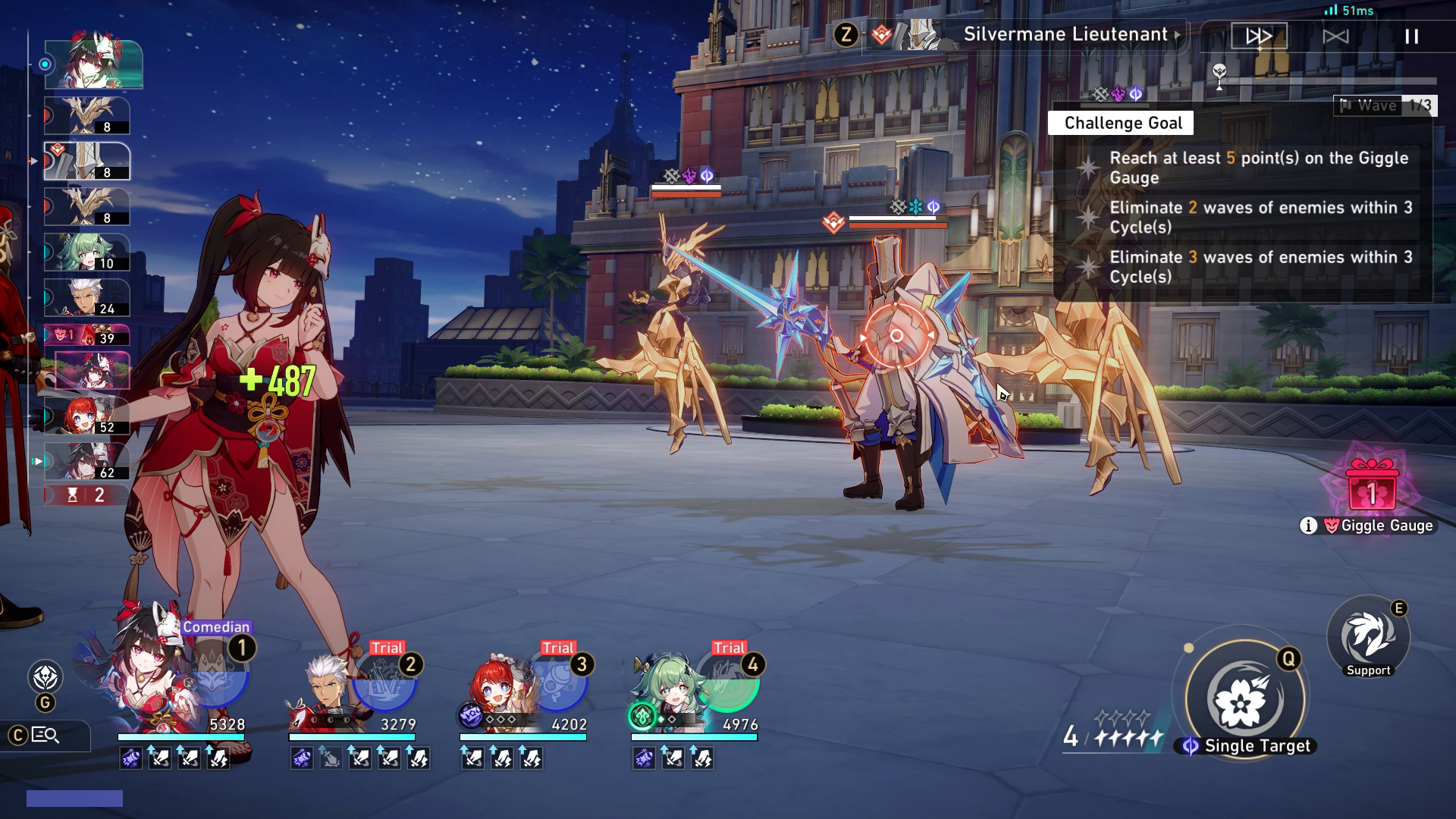Activate the Support skill
This screenshot has height=819, width=1456.
pyautogui.click(x=1368, y=637)
